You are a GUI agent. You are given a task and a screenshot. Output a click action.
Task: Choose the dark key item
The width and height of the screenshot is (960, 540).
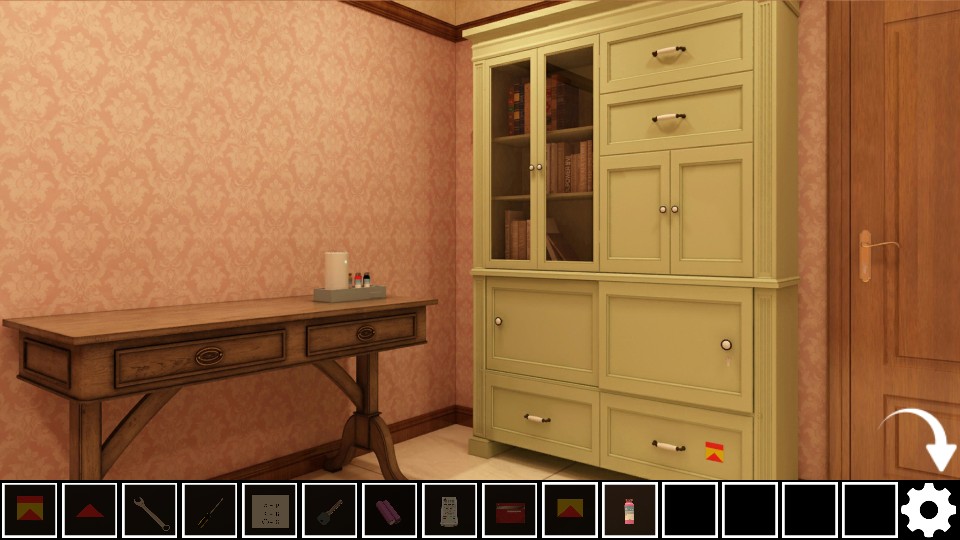point(330,510)
